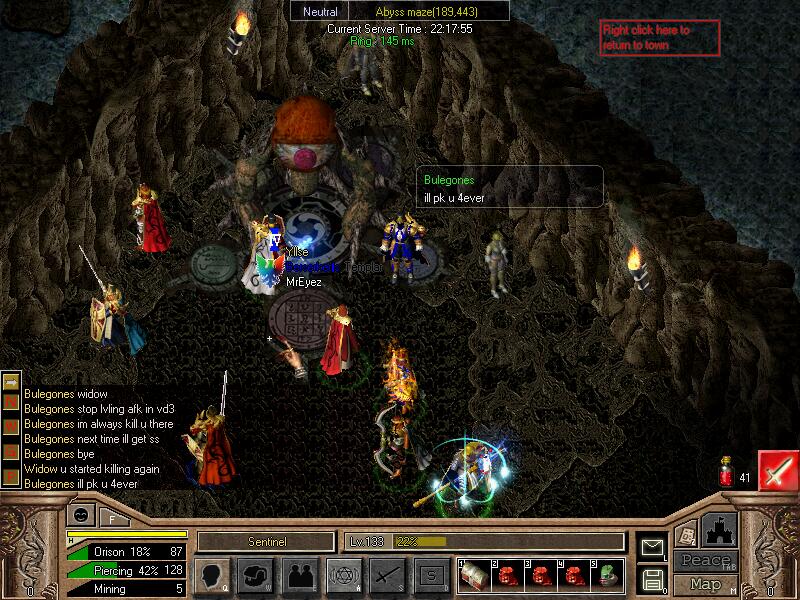Open the S button in the skill bar
Screen dimensions: 800x600
pos(431,575)
